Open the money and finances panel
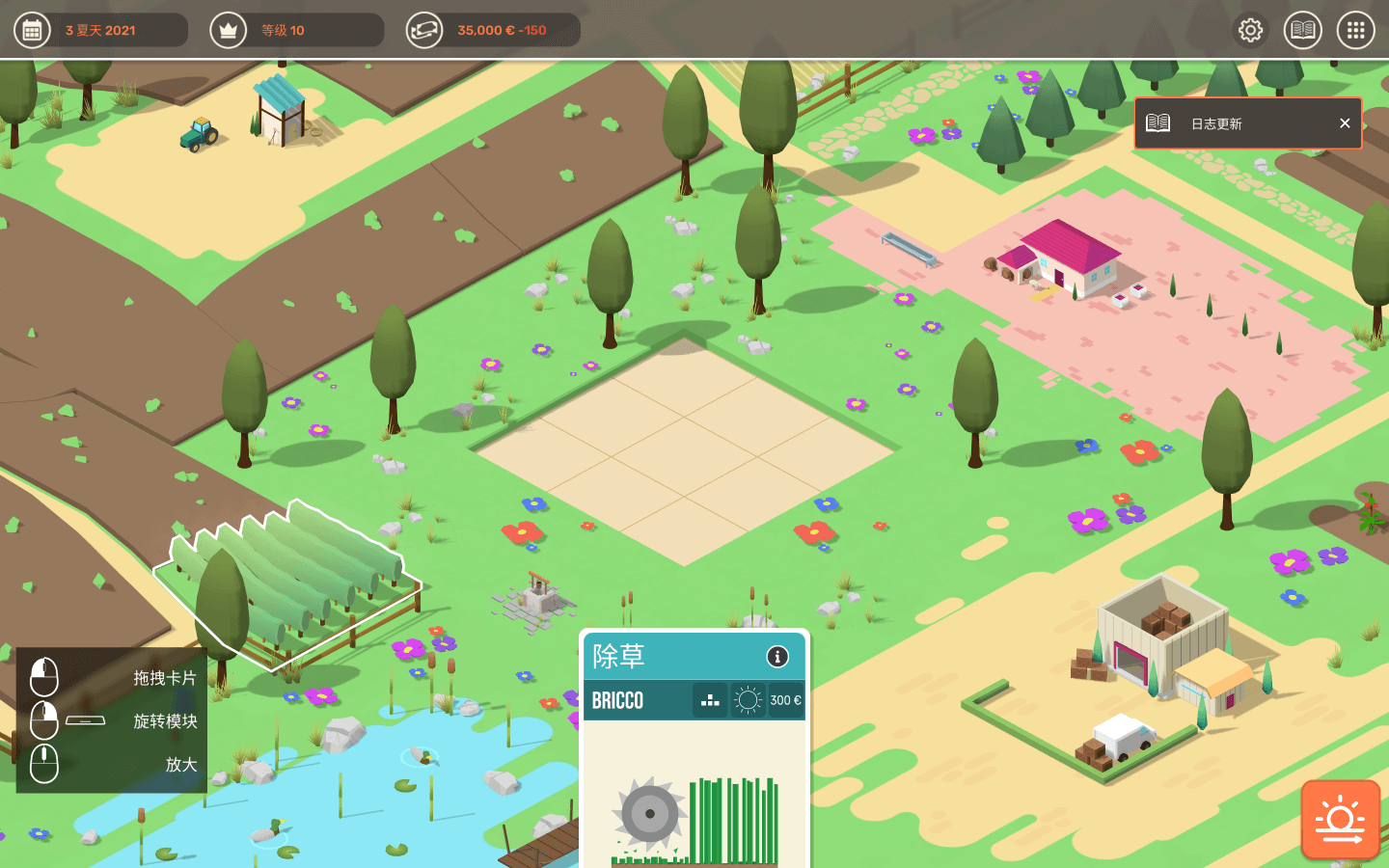This screenshot has width=1389, height=868. pos(424,30)
